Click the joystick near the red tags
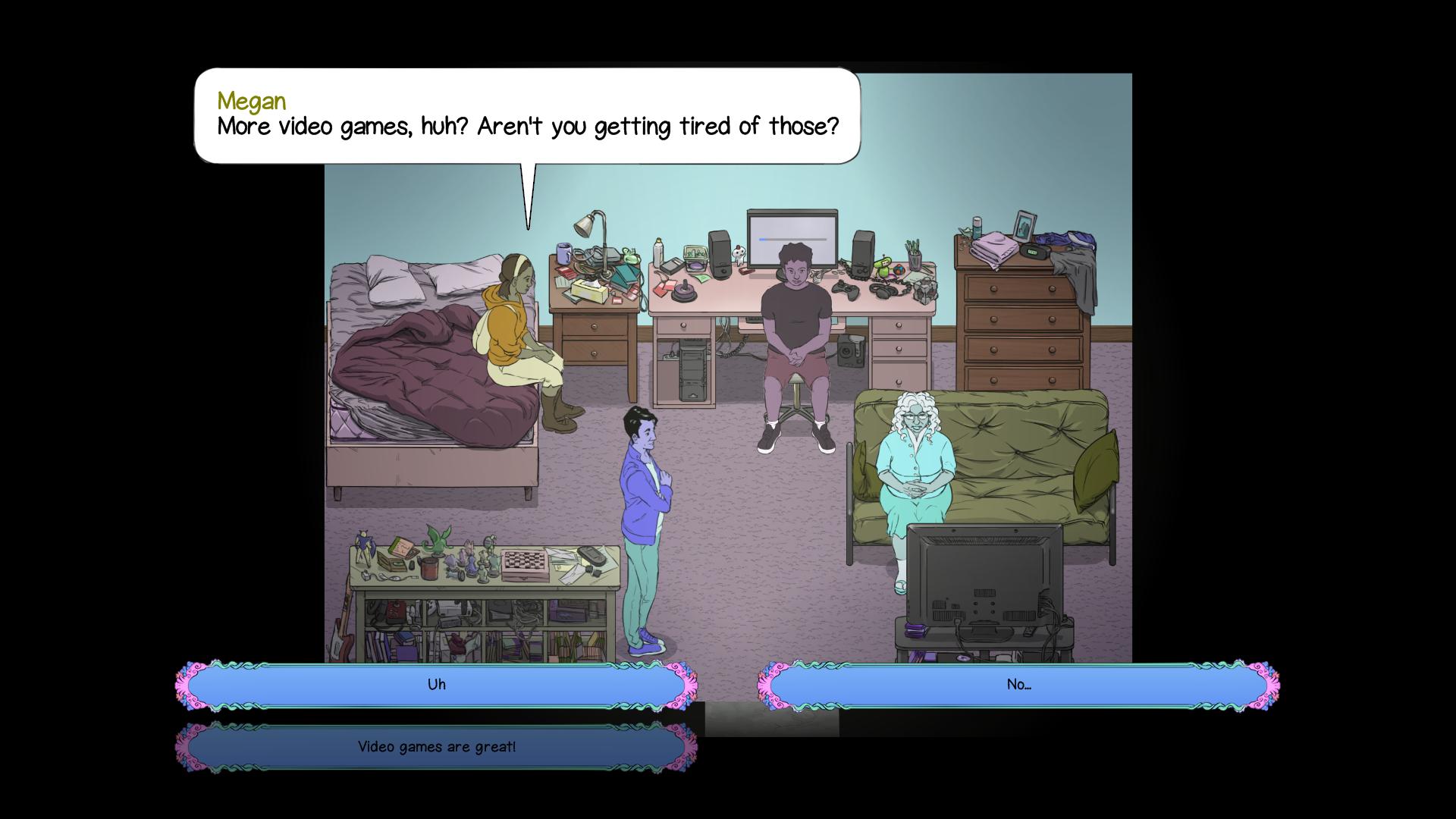This screenshot has height=819, width=1456. (684, 290)
